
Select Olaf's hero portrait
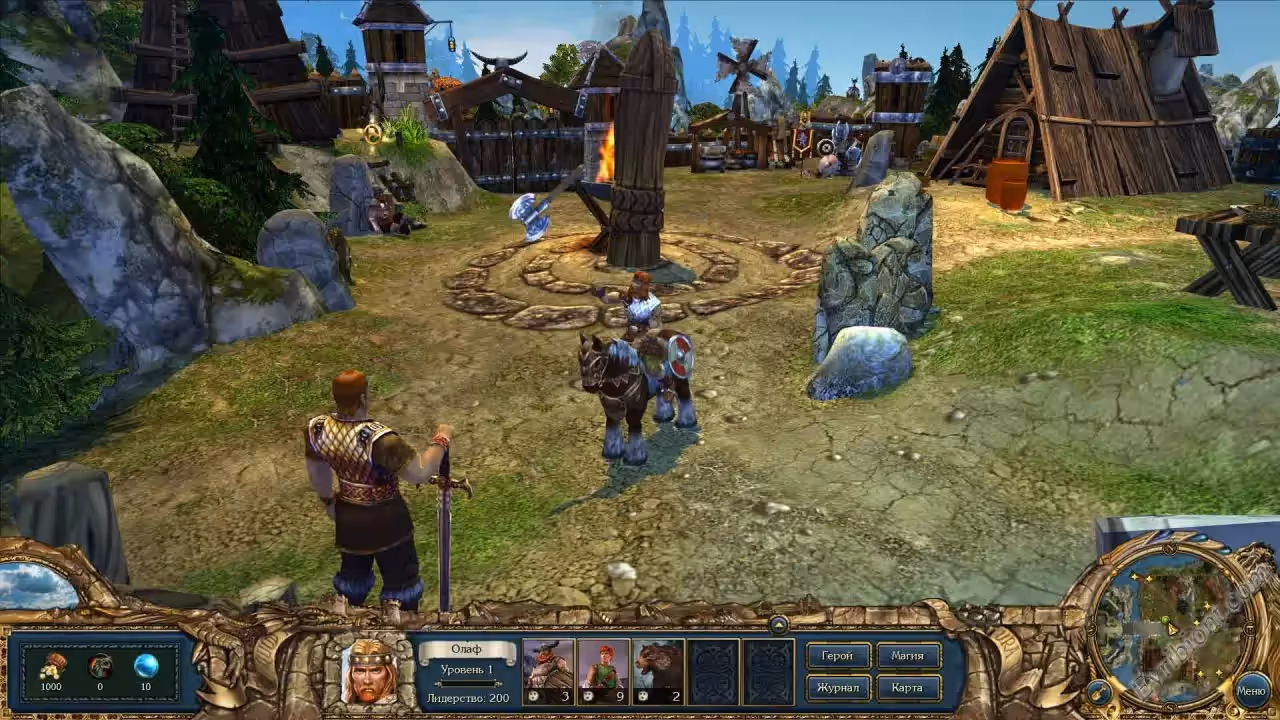click(x=369, y=671)
